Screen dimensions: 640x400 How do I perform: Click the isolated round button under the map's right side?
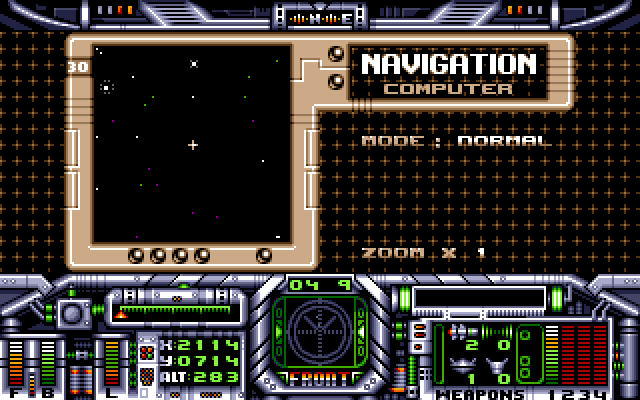pyautogui.click(x=264, y=255)
